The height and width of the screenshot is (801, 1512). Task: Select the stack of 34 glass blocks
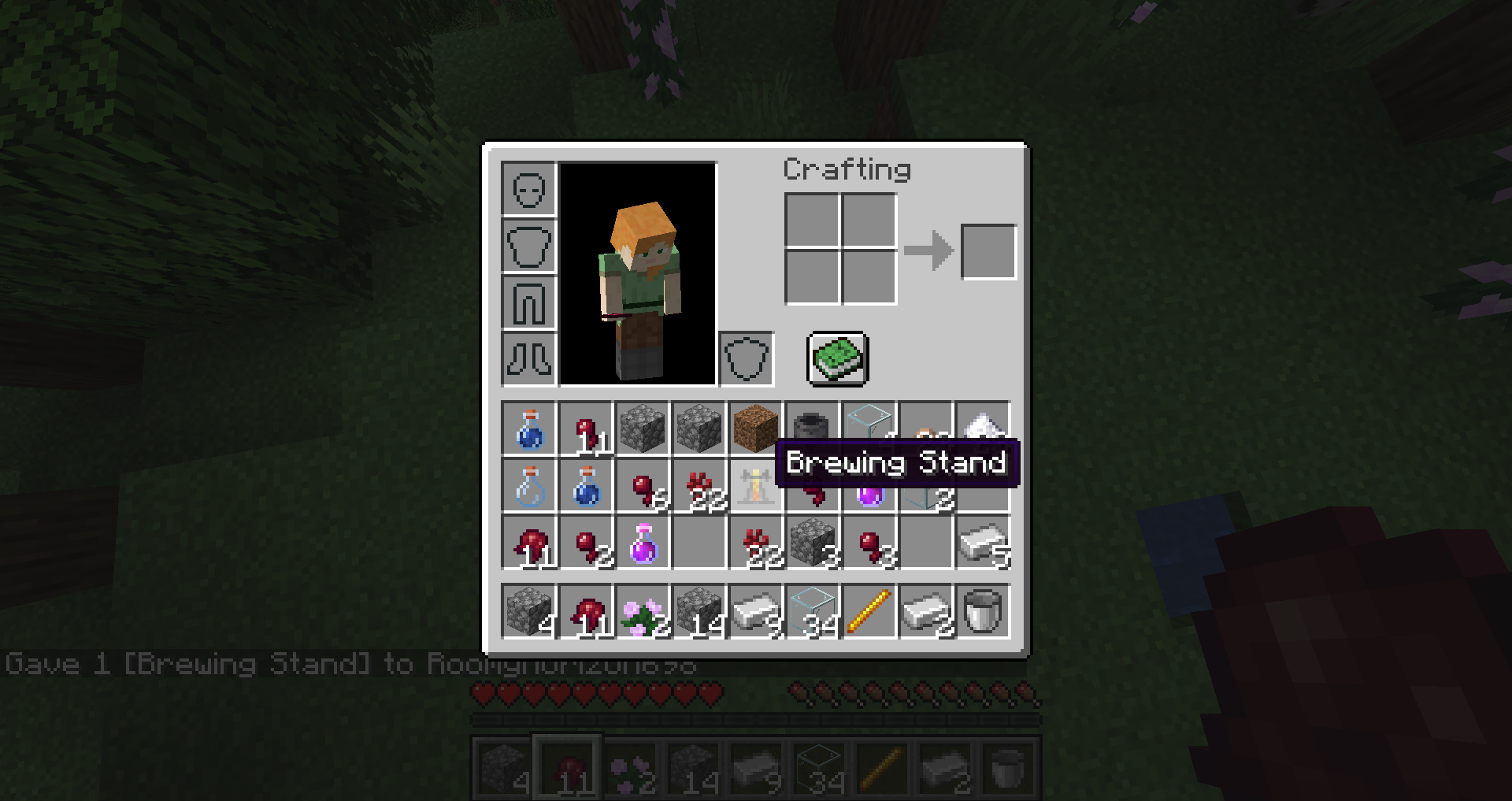point(812,611)
